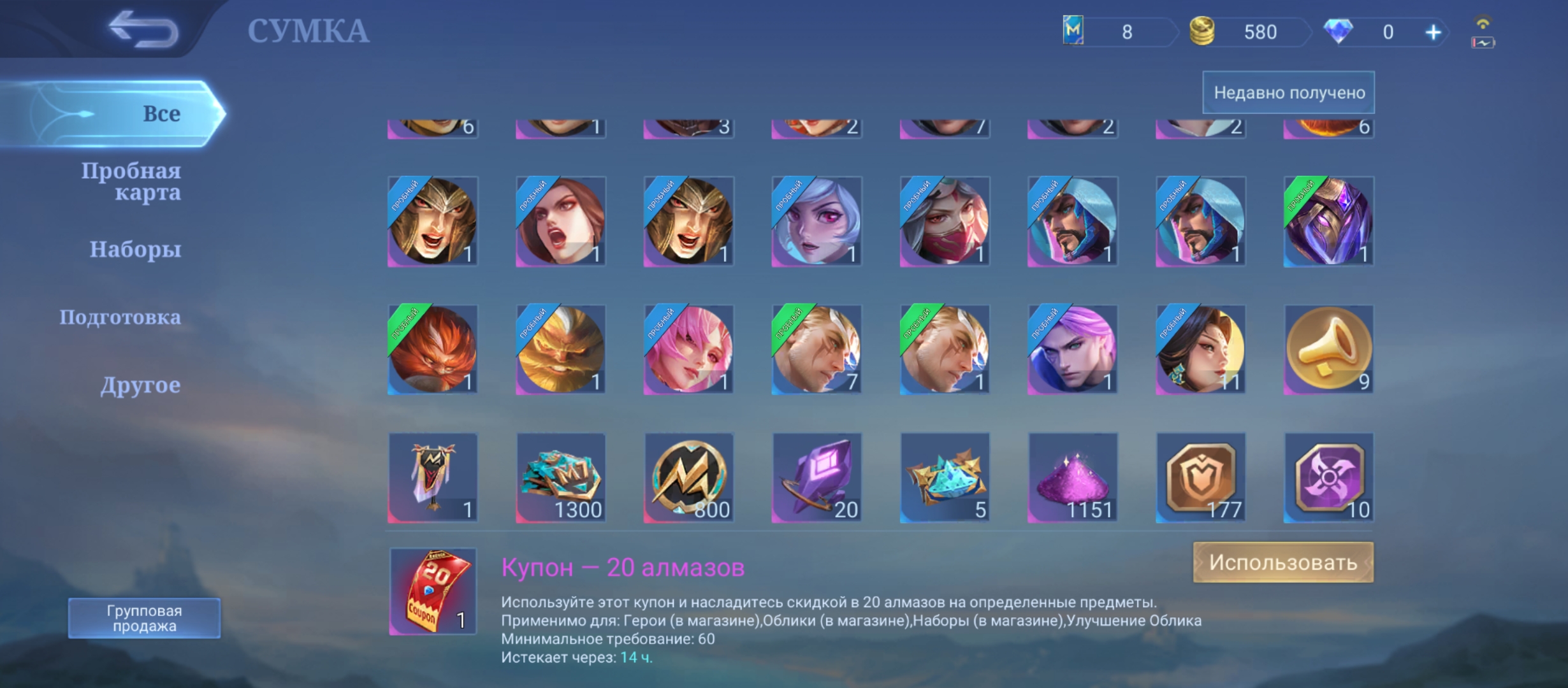
Task: Open Групповая продажа bulk sell
Action: [144, 618]
